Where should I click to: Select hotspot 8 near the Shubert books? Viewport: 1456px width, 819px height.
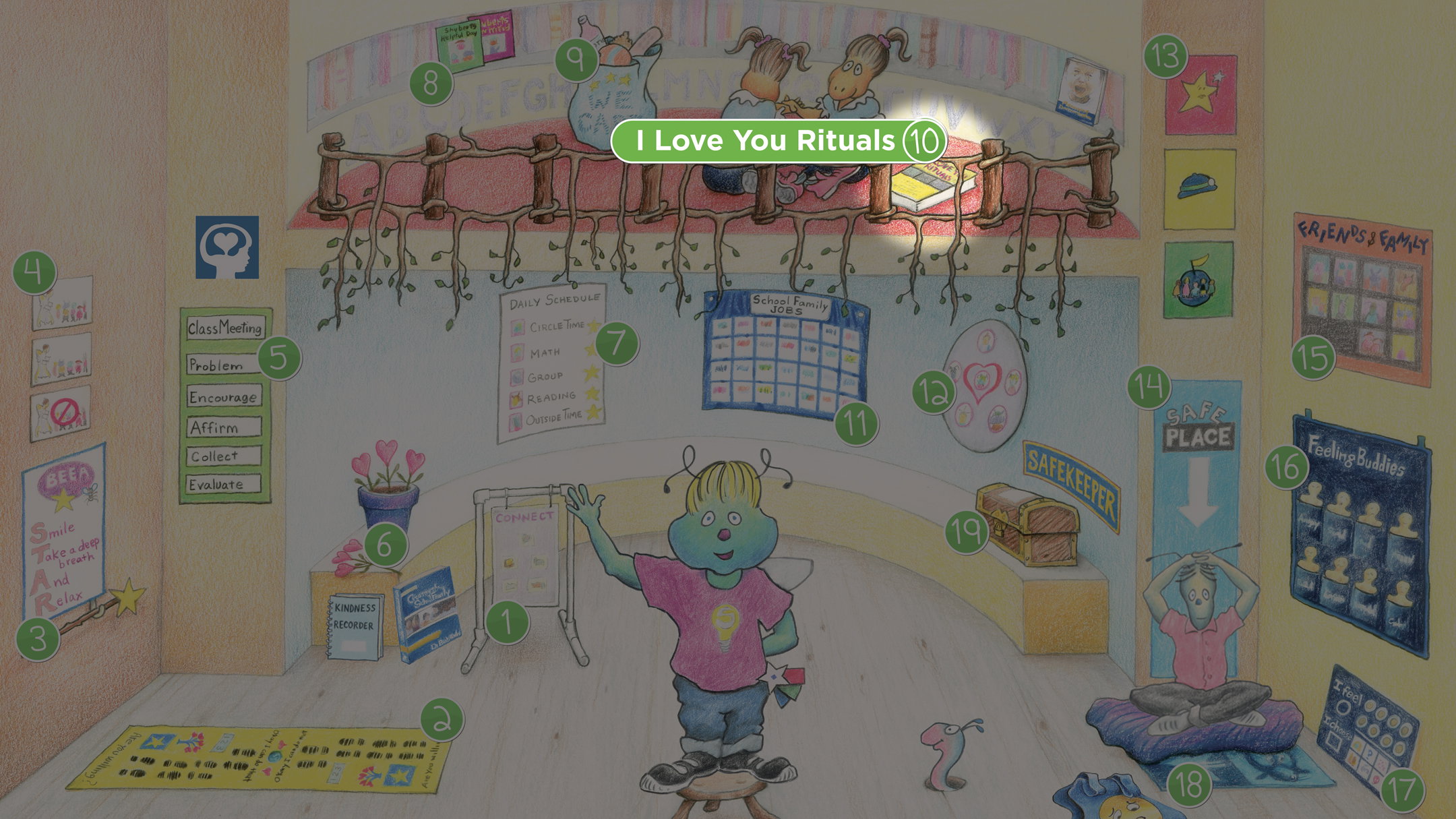(x=431, y=84)
